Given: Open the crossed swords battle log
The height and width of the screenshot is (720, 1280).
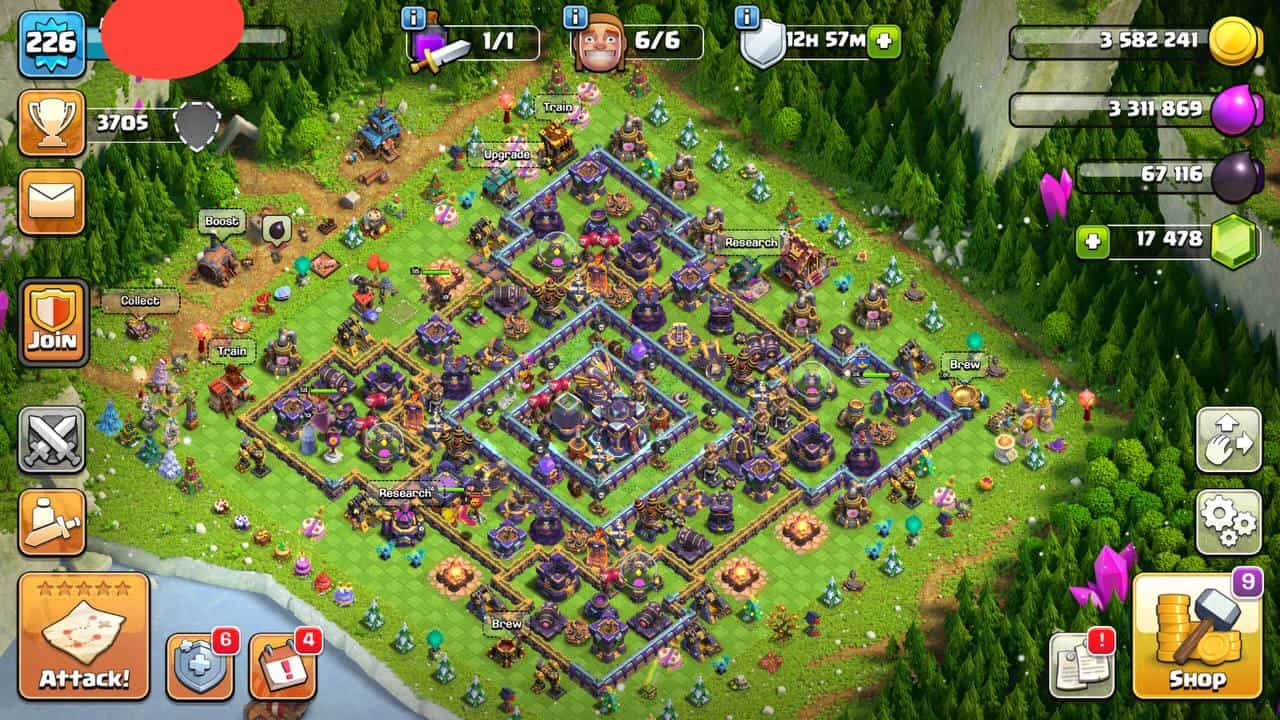Looking at the screenshot, I should [x=51, y=440].
